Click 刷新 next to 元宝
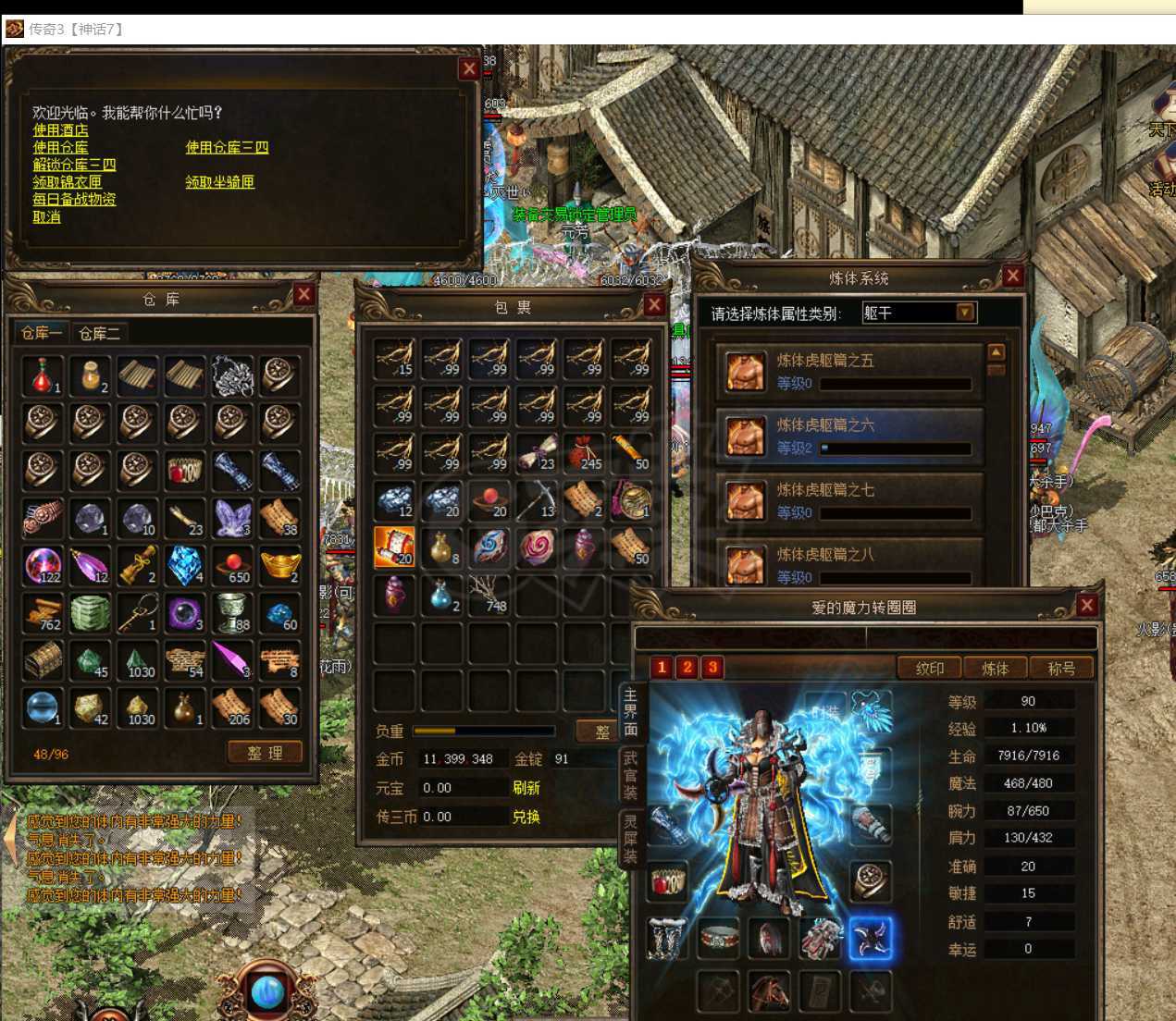Screen dimensions: 1176x1021 (526, 788)
